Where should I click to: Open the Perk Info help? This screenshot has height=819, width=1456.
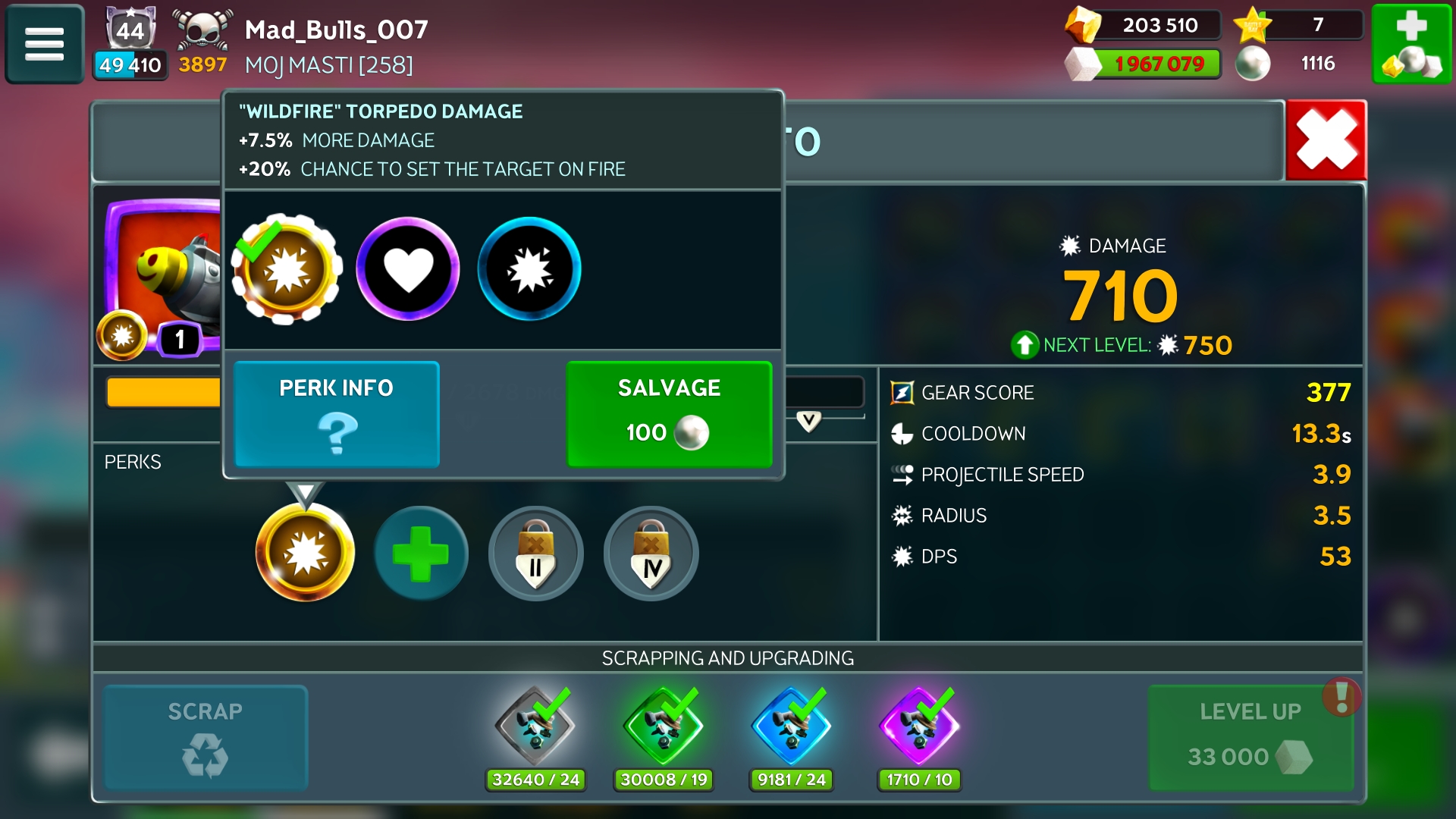[x=337, y=414]
